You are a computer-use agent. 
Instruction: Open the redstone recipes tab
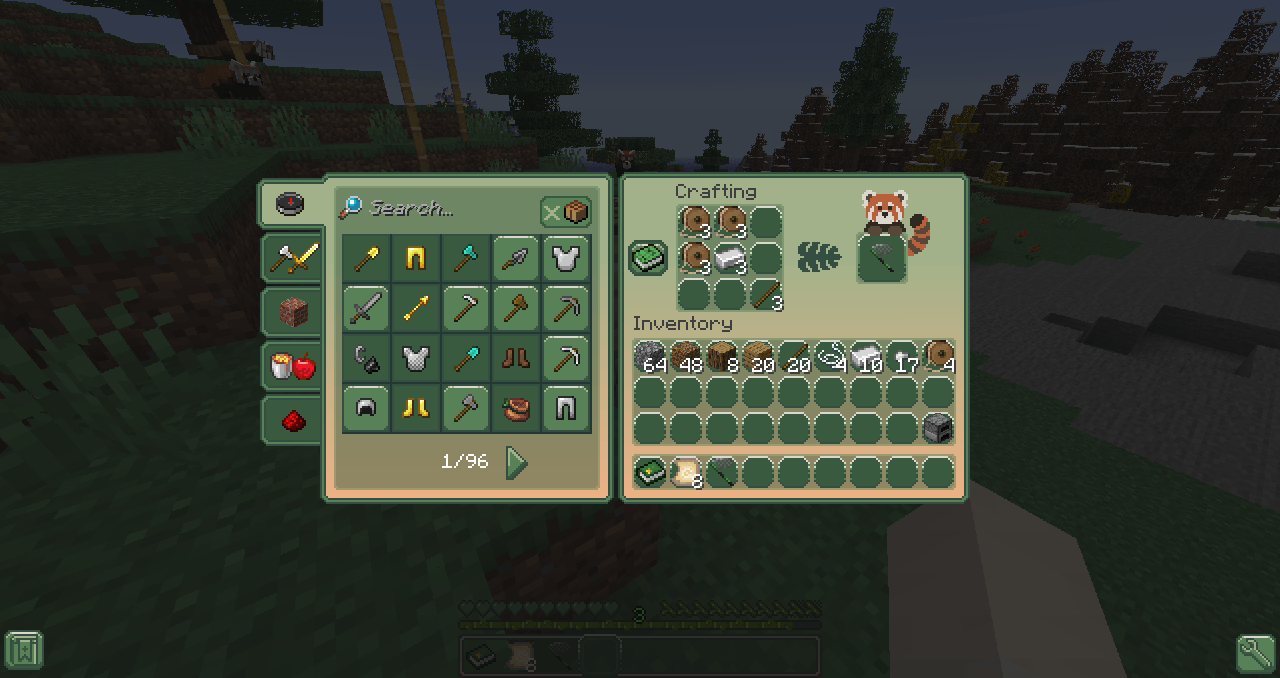(292, 420)
